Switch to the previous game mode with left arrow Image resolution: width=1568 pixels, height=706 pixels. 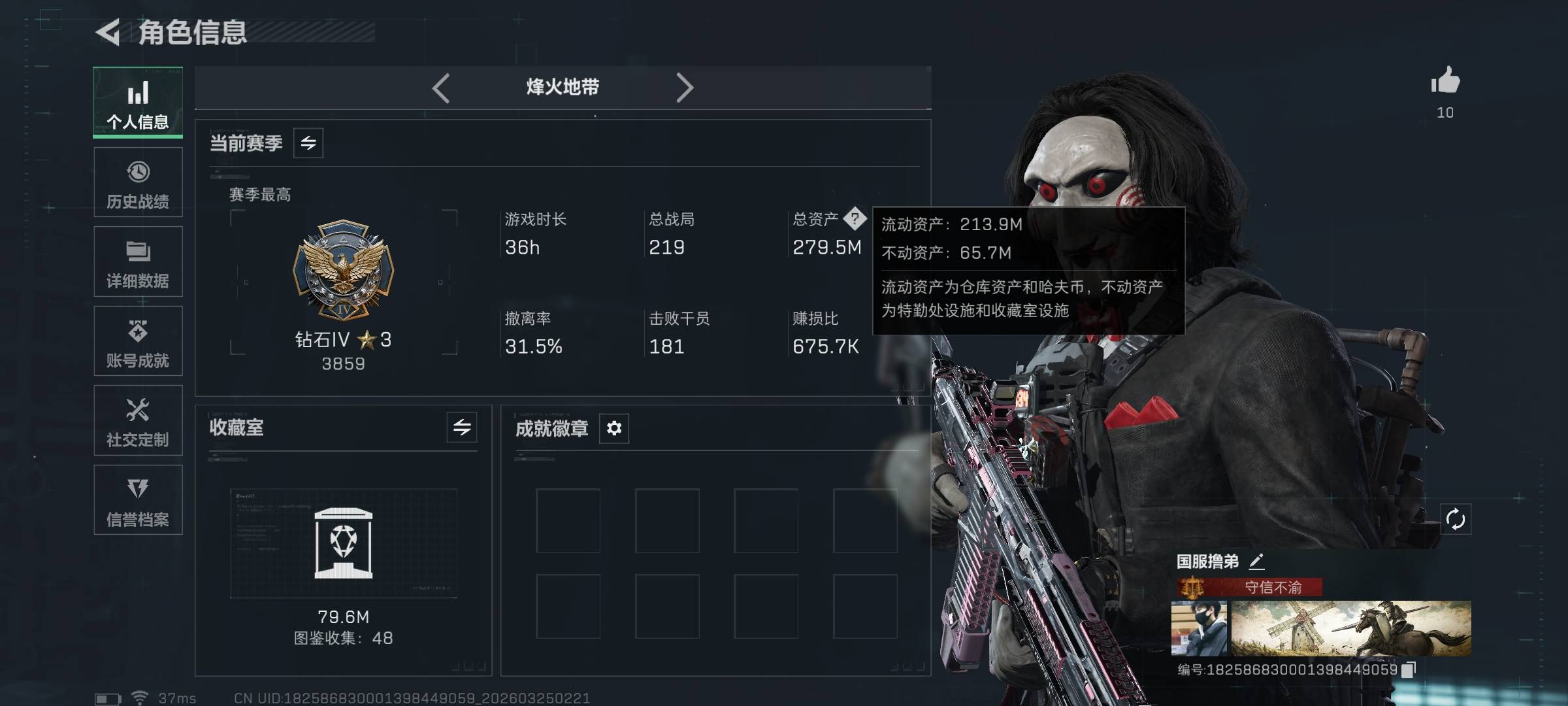pyautogui.click(x=441, y=88)
